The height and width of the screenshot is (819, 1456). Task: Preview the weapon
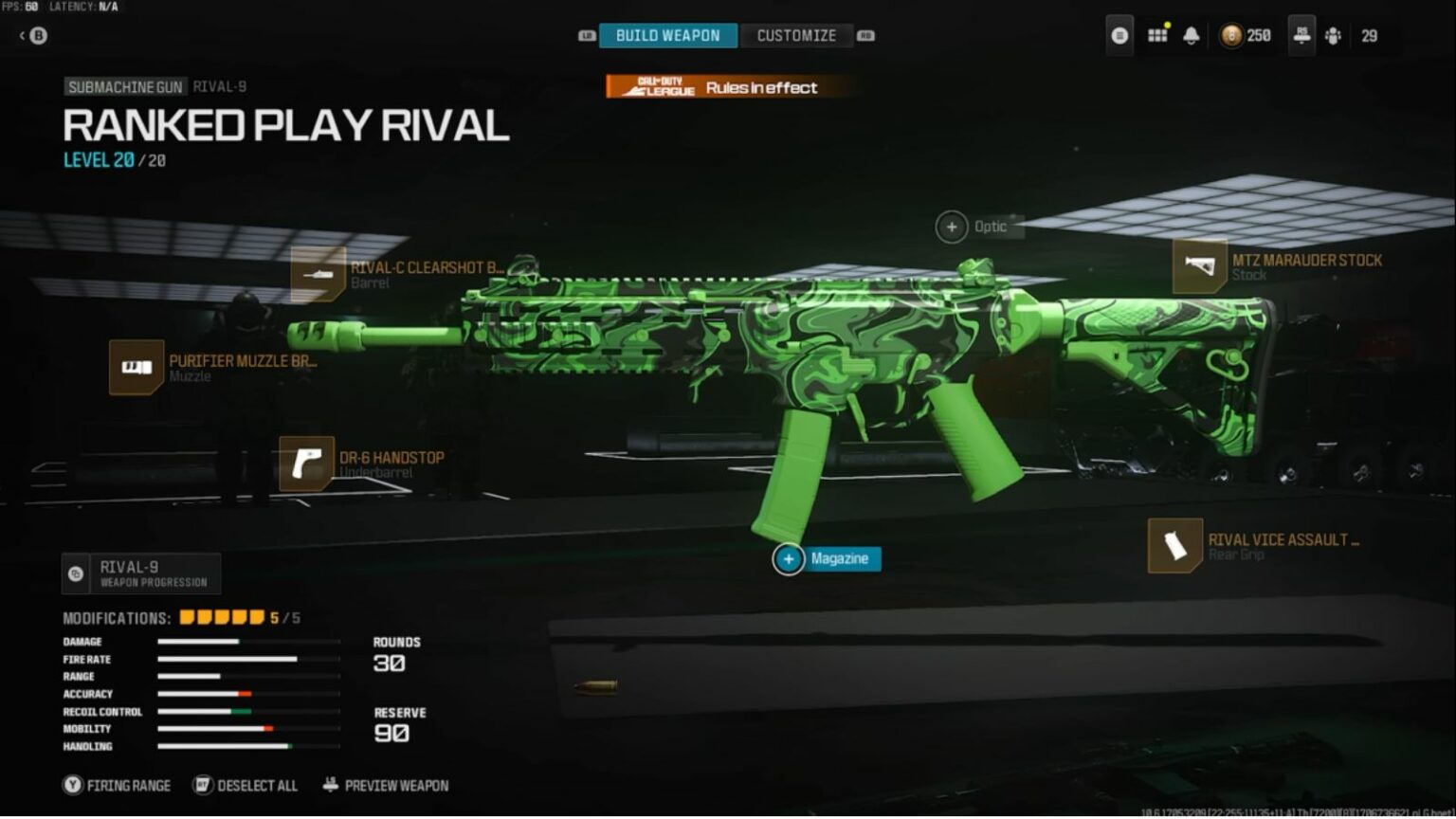click(x=386, y=786)
